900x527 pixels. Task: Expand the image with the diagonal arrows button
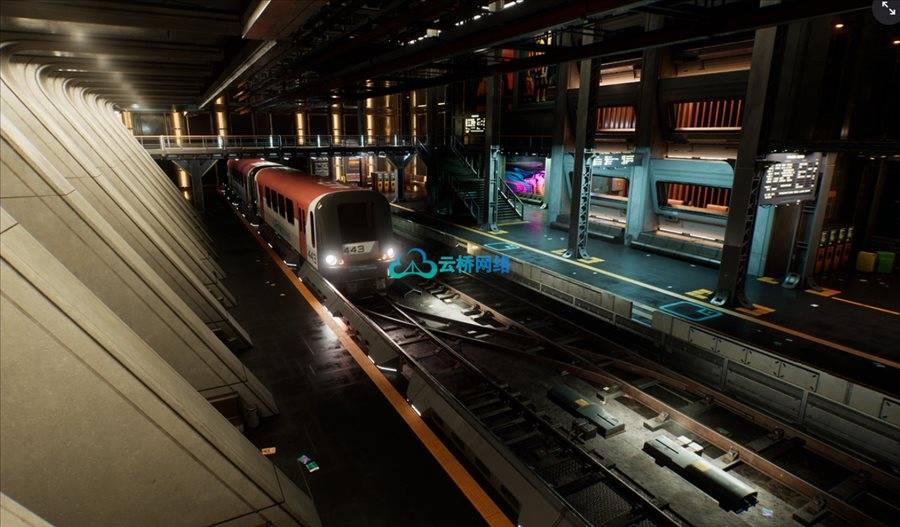pyautogui.click(x=887, y=9)
